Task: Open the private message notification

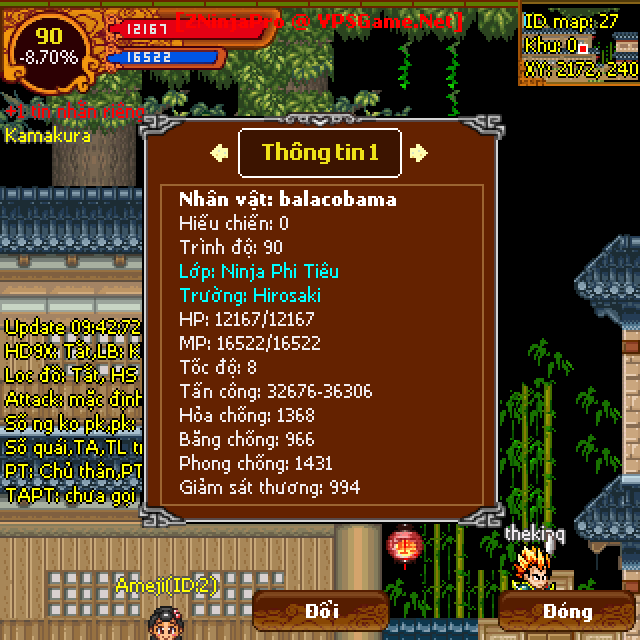Action: (x=74, y=111)
